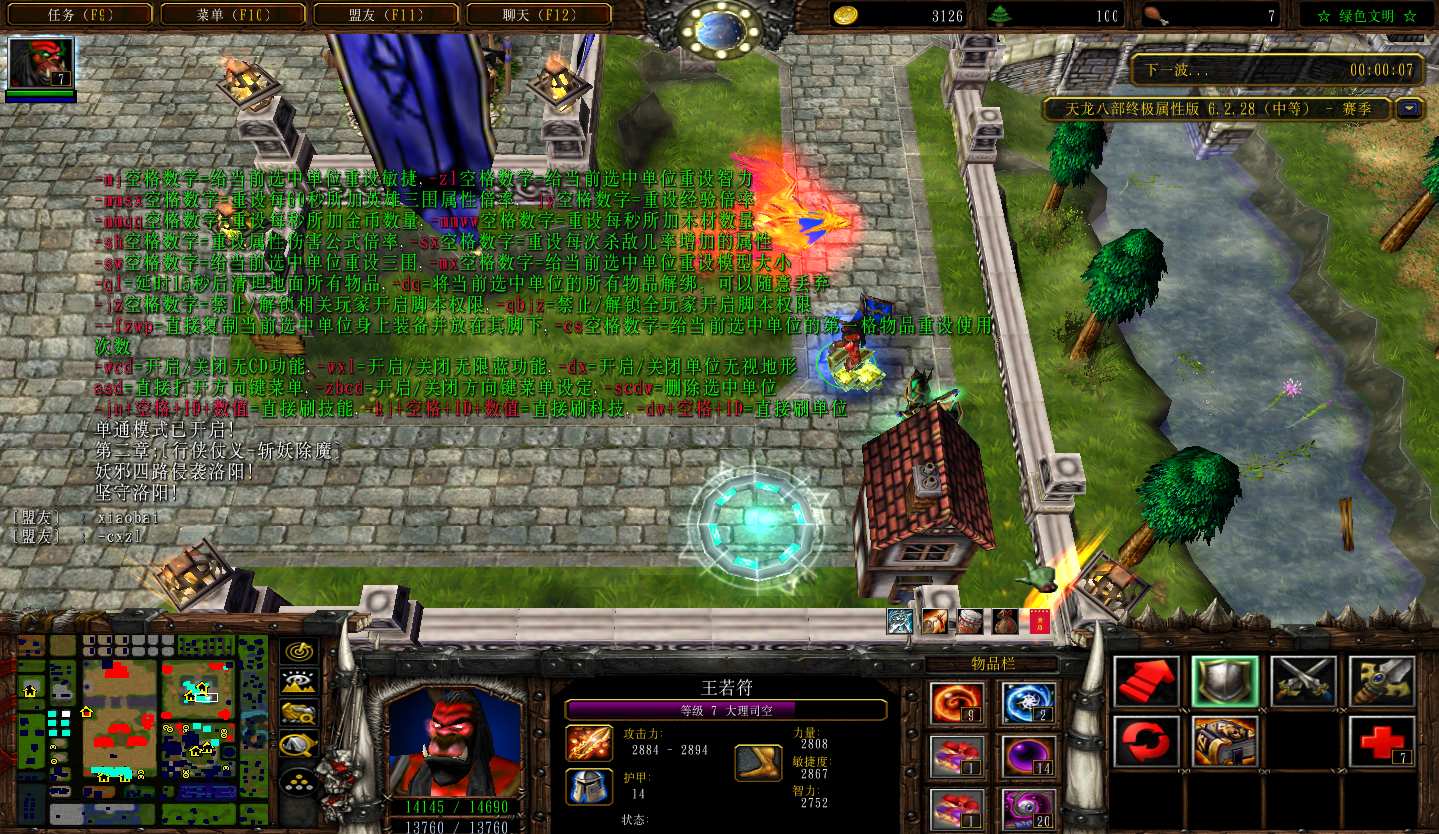Toggle minimap terrain display with the eye button
Screen dimensions: 1439x834
click(298, 682)
